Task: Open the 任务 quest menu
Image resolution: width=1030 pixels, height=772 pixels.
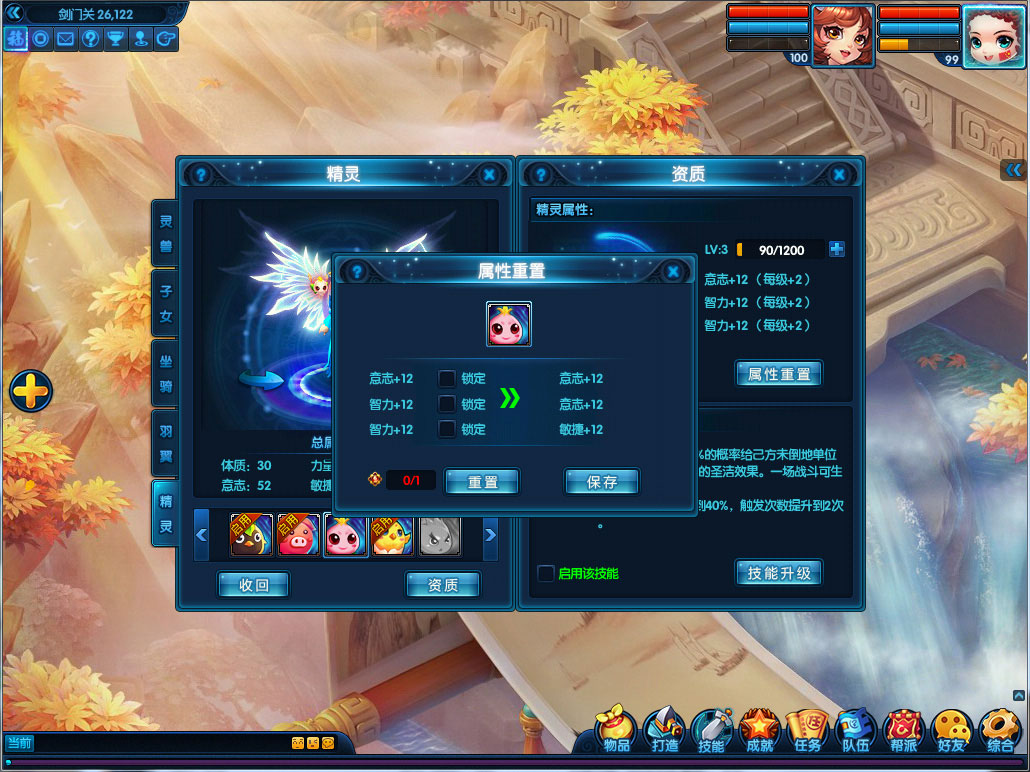Action: (806, 731)
